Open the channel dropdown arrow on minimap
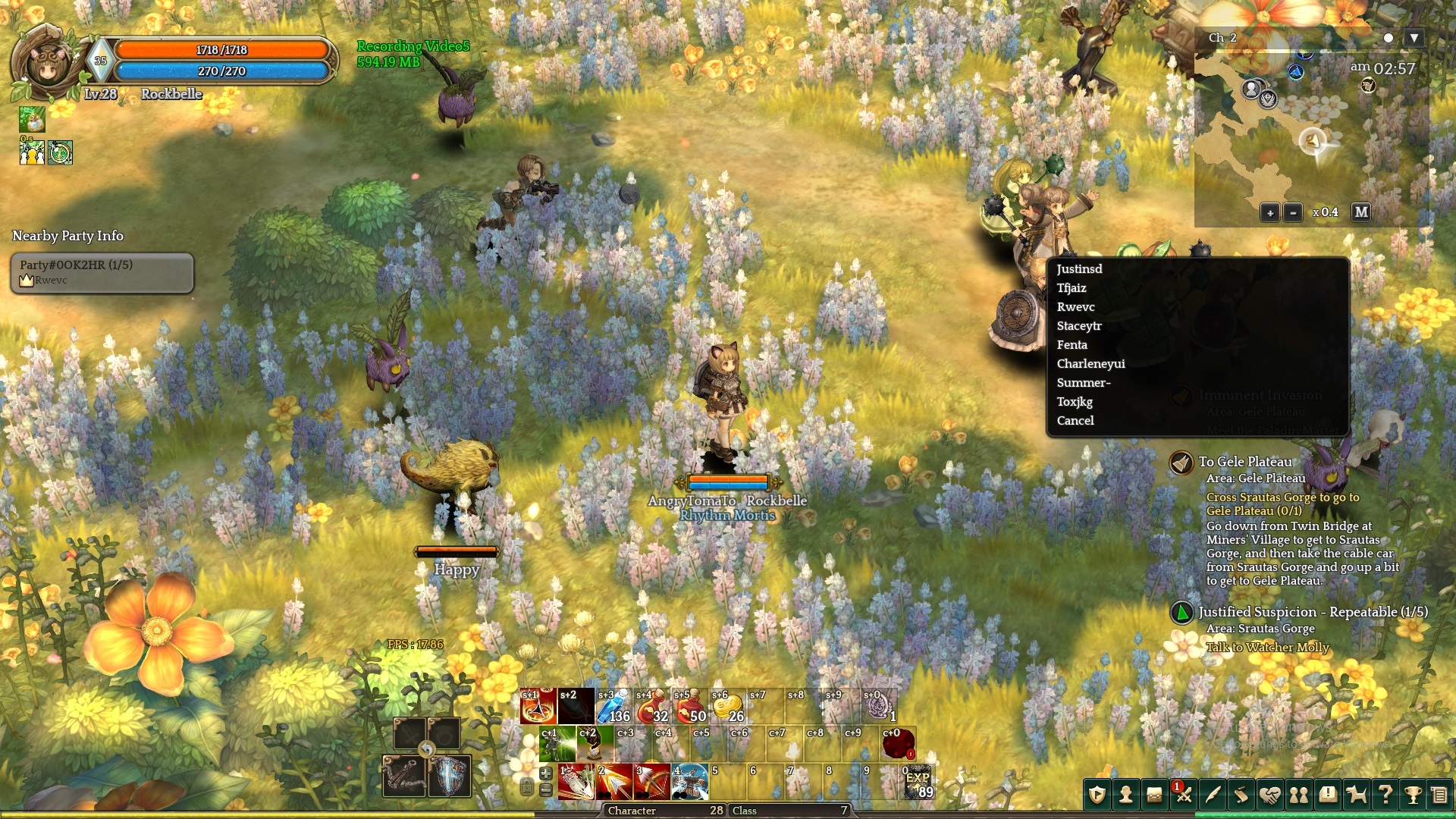 click(1414, 38)
